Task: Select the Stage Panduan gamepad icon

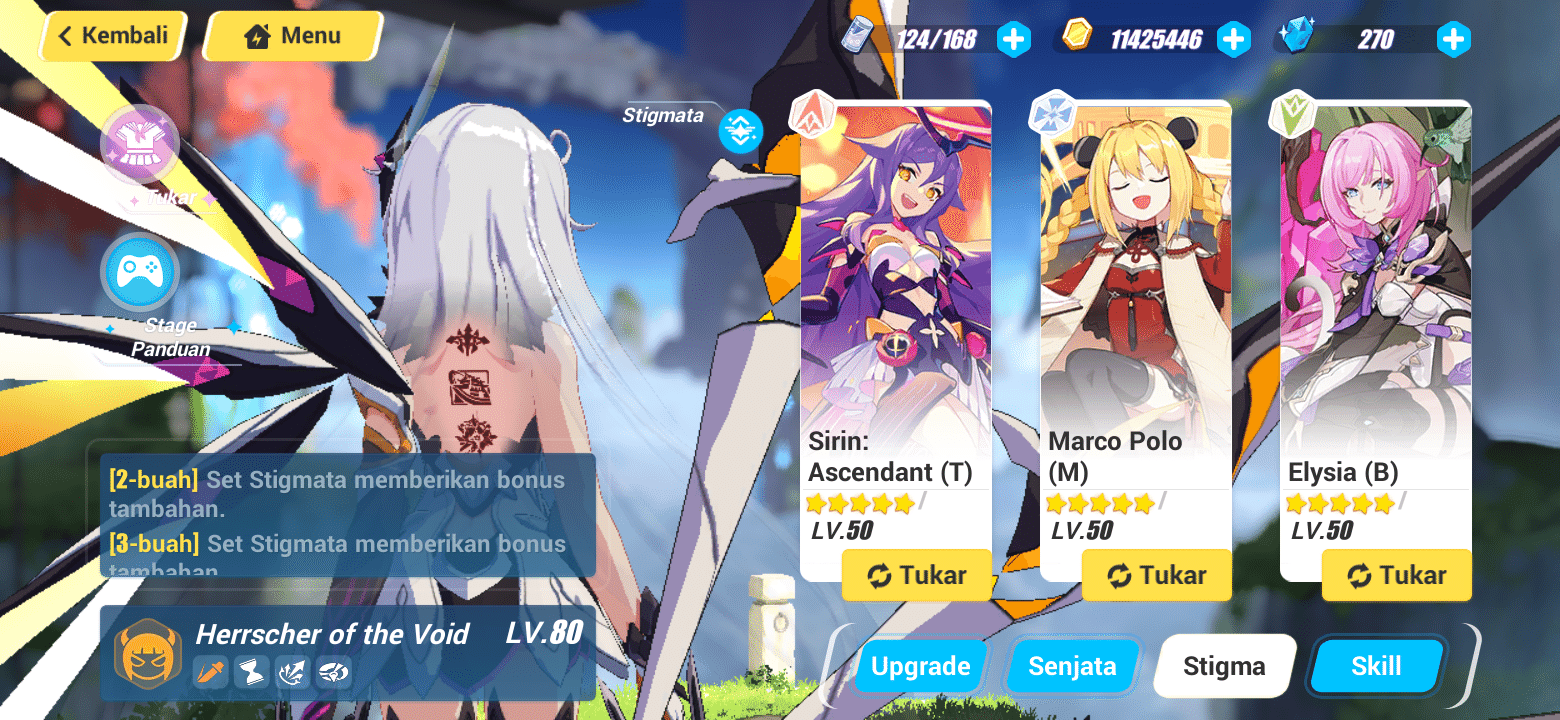Action: click(140, 271)
